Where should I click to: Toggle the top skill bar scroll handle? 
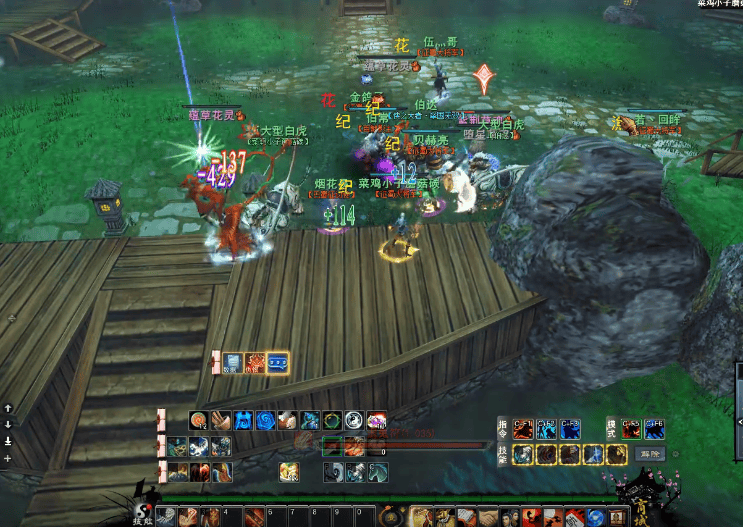161,420
